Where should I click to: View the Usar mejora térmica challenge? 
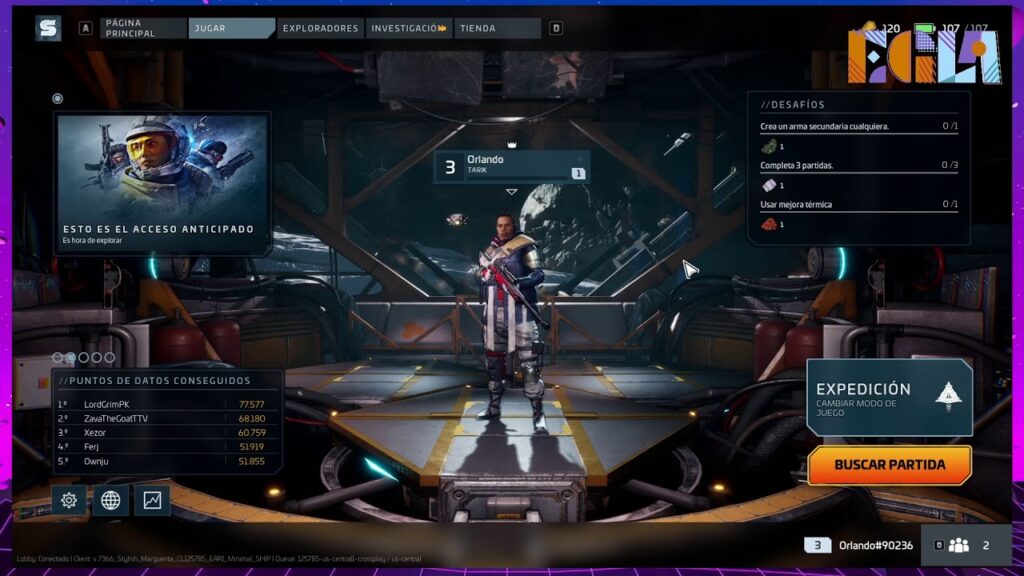858,204
